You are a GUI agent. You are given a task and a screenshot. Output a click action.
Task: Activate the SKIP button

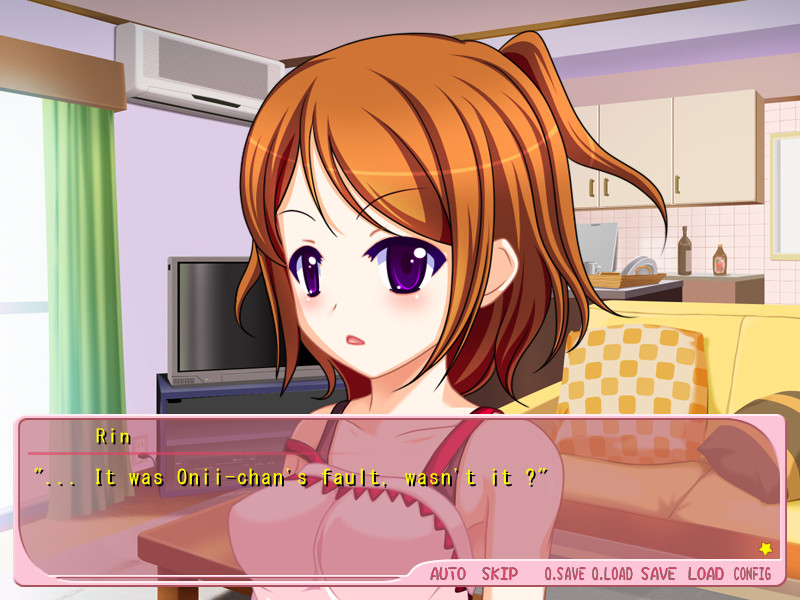[x=500, y=574]
